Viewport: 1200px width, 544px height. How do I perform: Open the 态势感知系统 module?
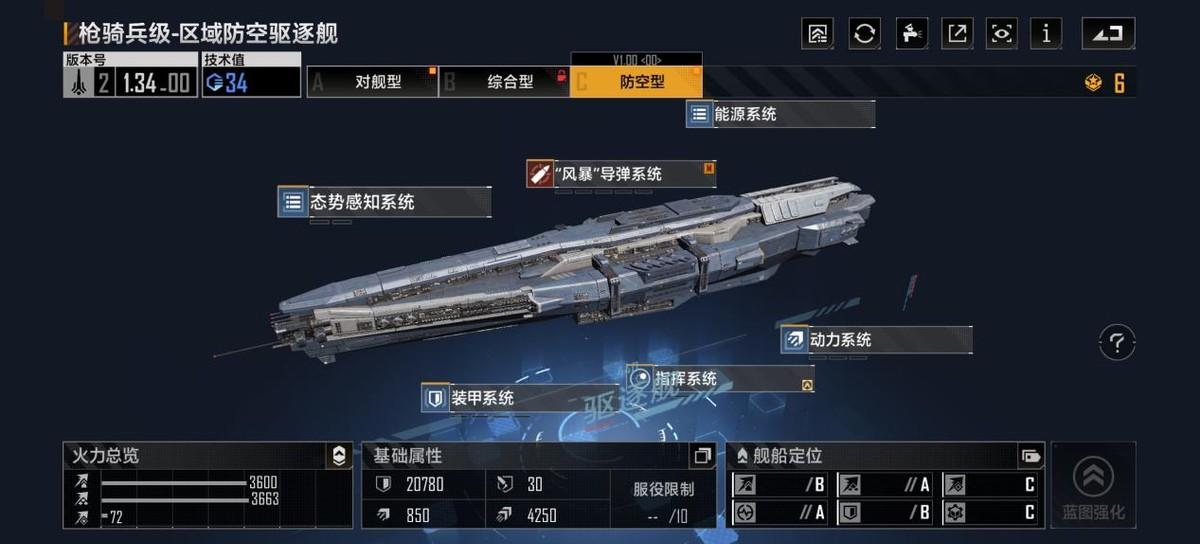tap(384, 202)
